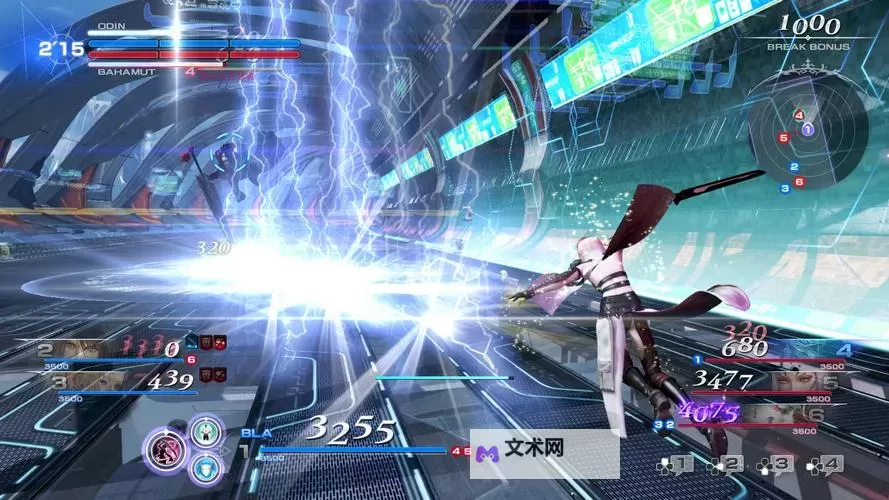Target enemy number 6's portrait
The image size is (889, 500).
(x=775, y=412)
